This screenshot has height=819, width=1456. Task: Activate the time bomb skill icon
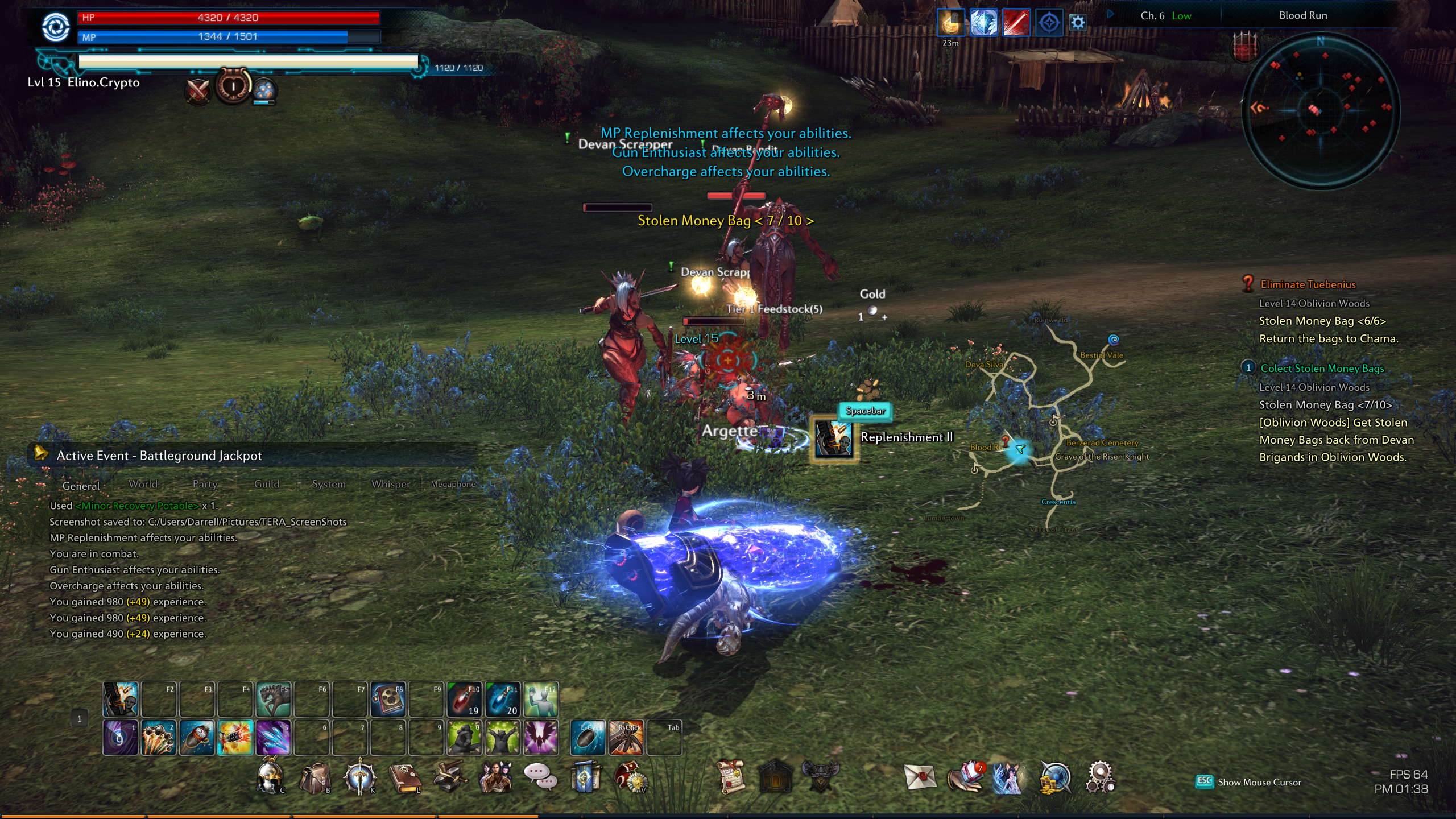point(197,738)
